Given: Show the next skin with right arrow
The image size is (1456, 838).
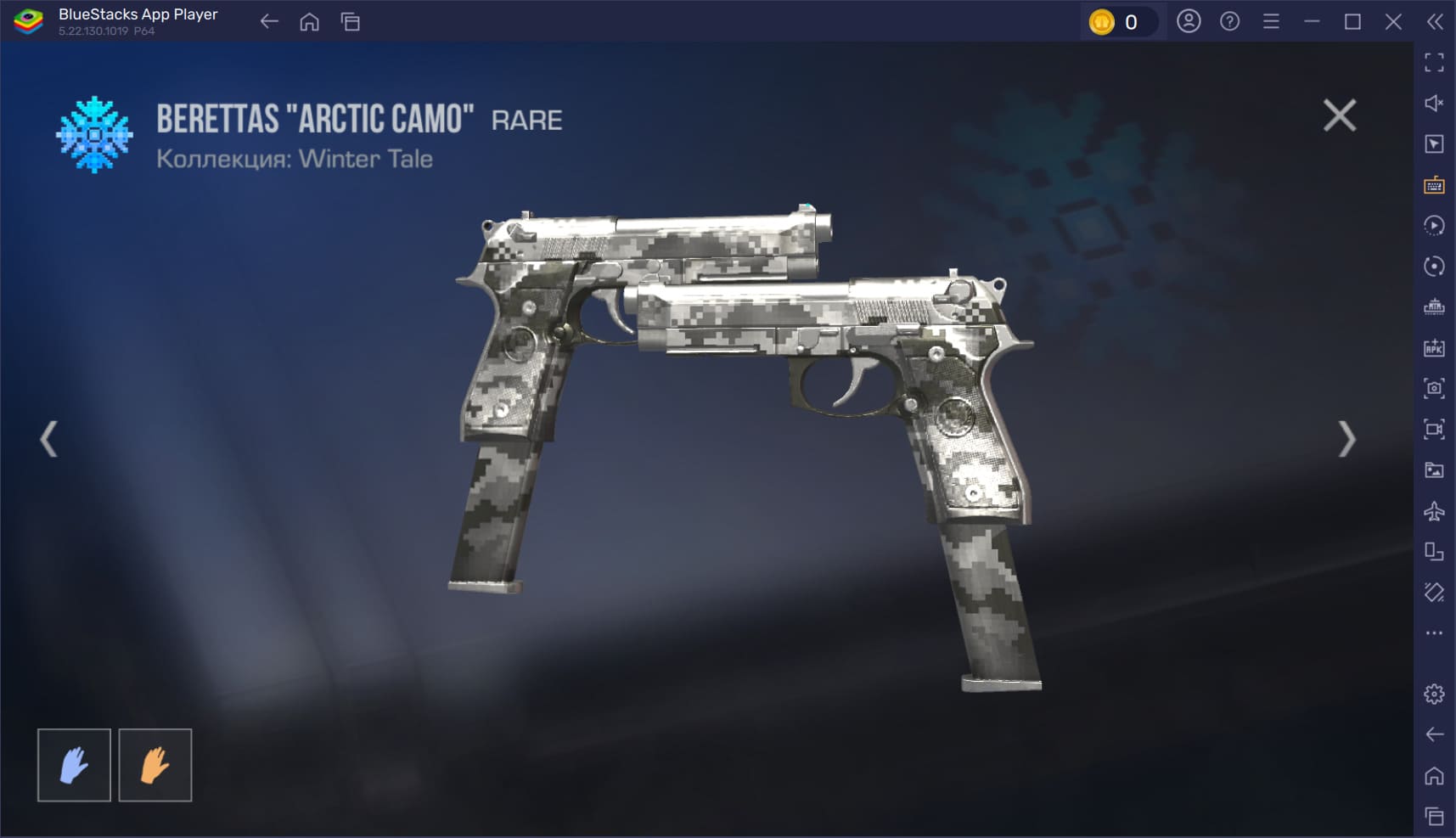Looking at the screenshot, I should [x=1346, y=439].
